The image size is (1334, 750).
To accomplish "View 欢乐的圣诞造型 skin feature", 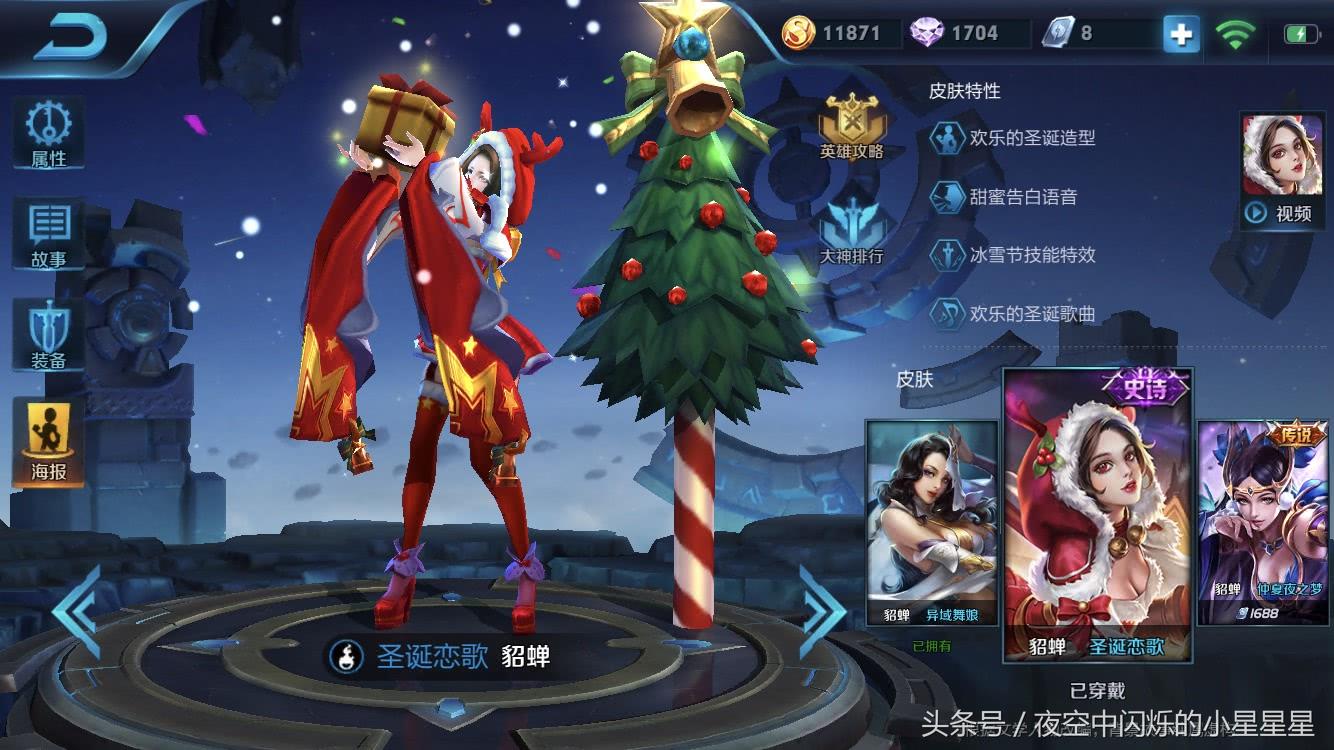I will 1016,138.
